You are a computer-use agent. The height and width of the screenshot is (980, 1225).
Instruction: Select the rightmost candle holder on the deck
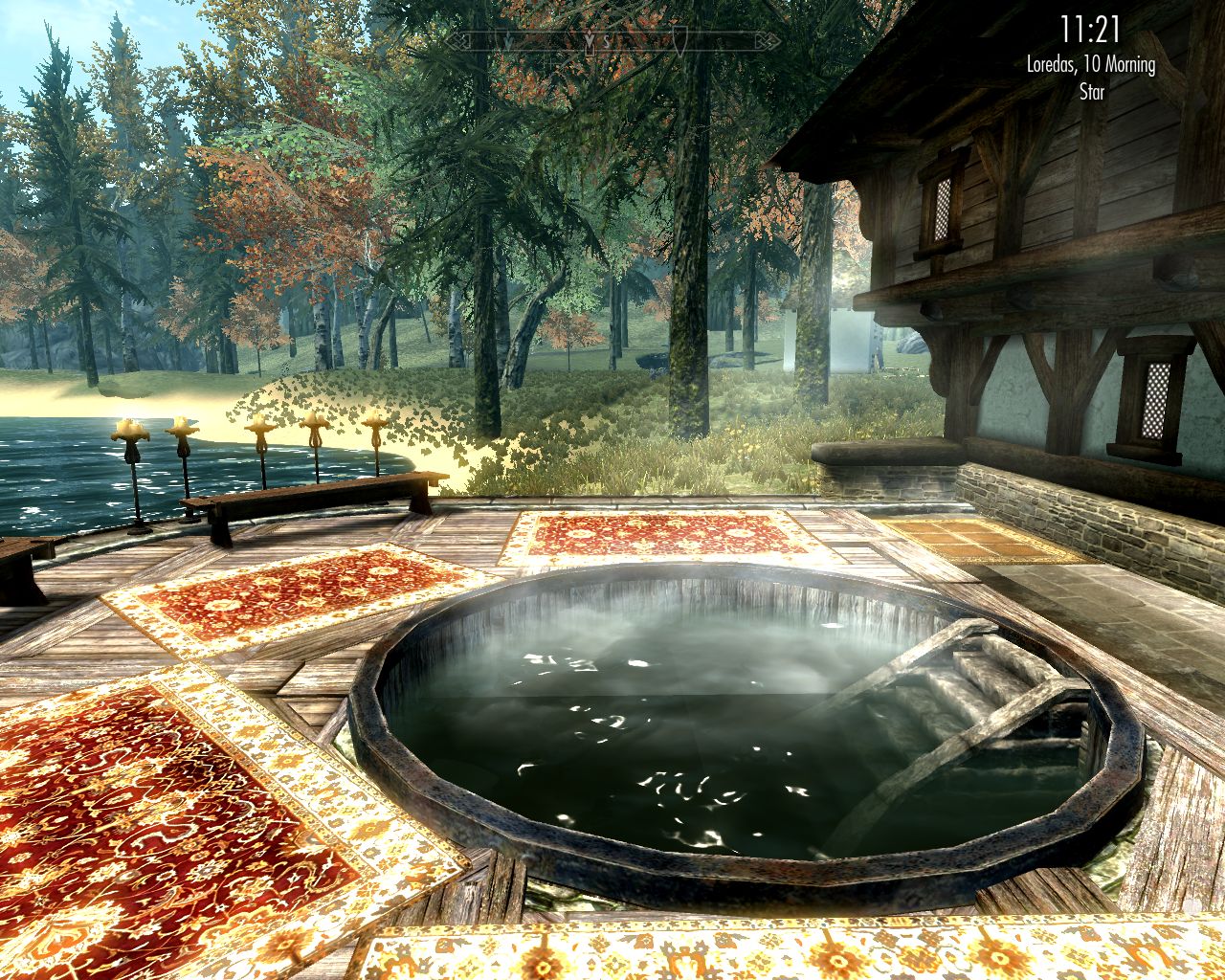click(x=373, y=421)
